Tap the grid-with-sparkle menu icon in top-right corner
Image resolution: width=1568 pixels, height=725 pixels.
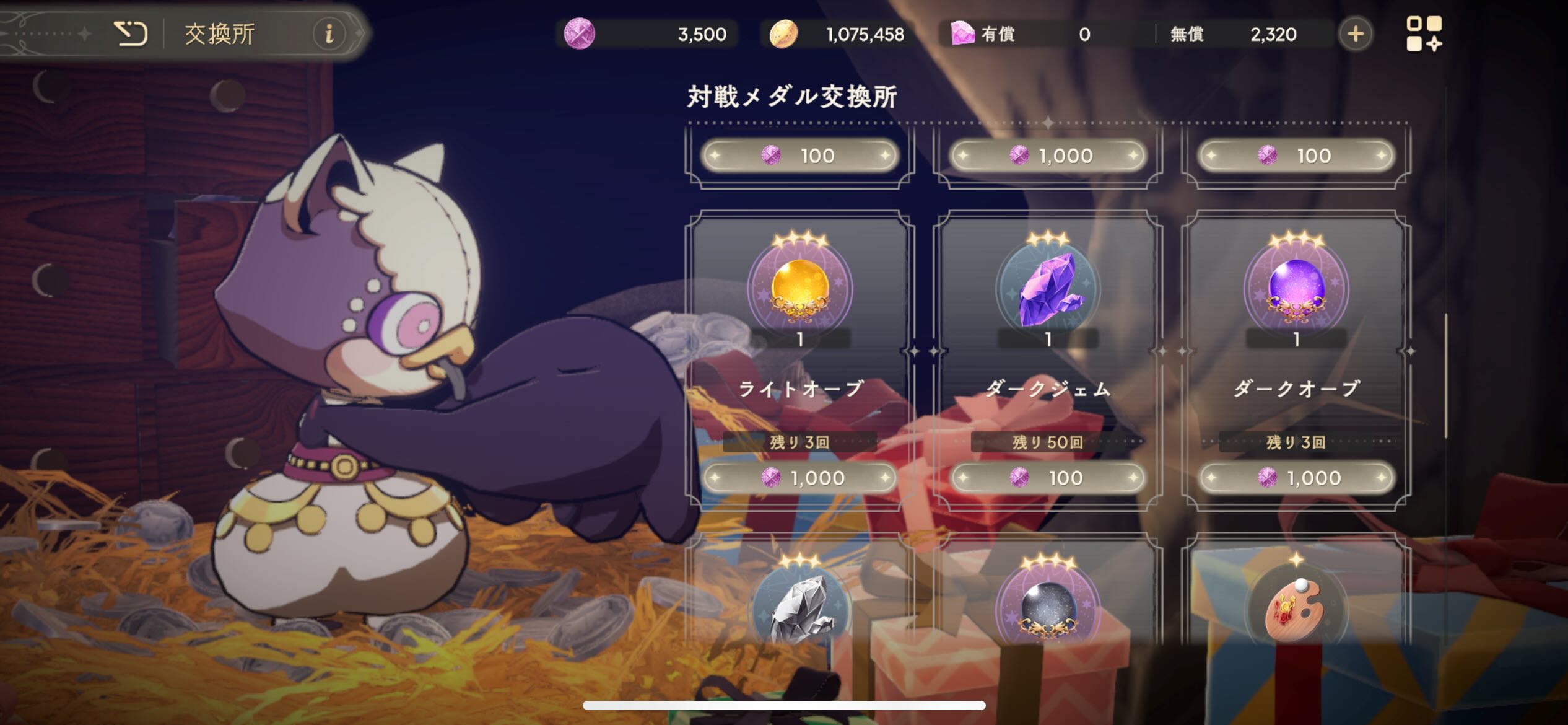[x=1425, y=34]
